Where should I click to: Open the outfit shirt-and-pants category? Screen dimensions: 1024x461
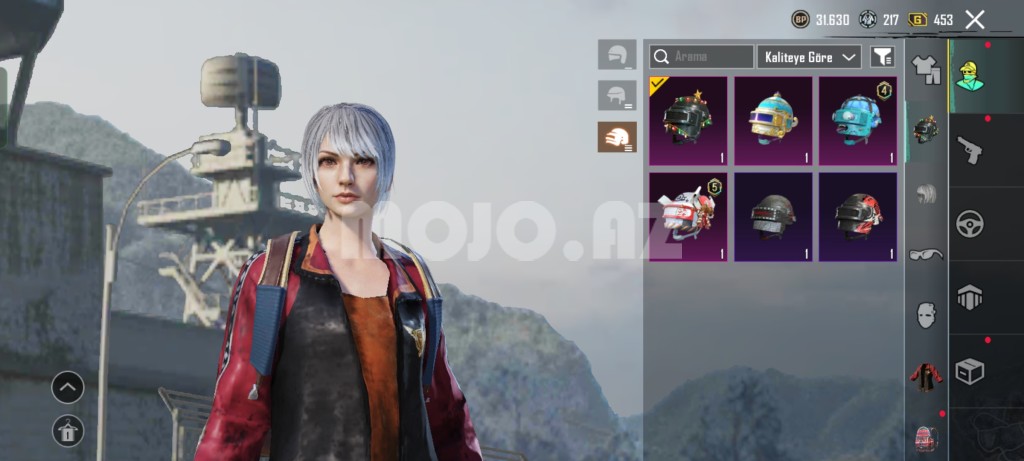926,69
